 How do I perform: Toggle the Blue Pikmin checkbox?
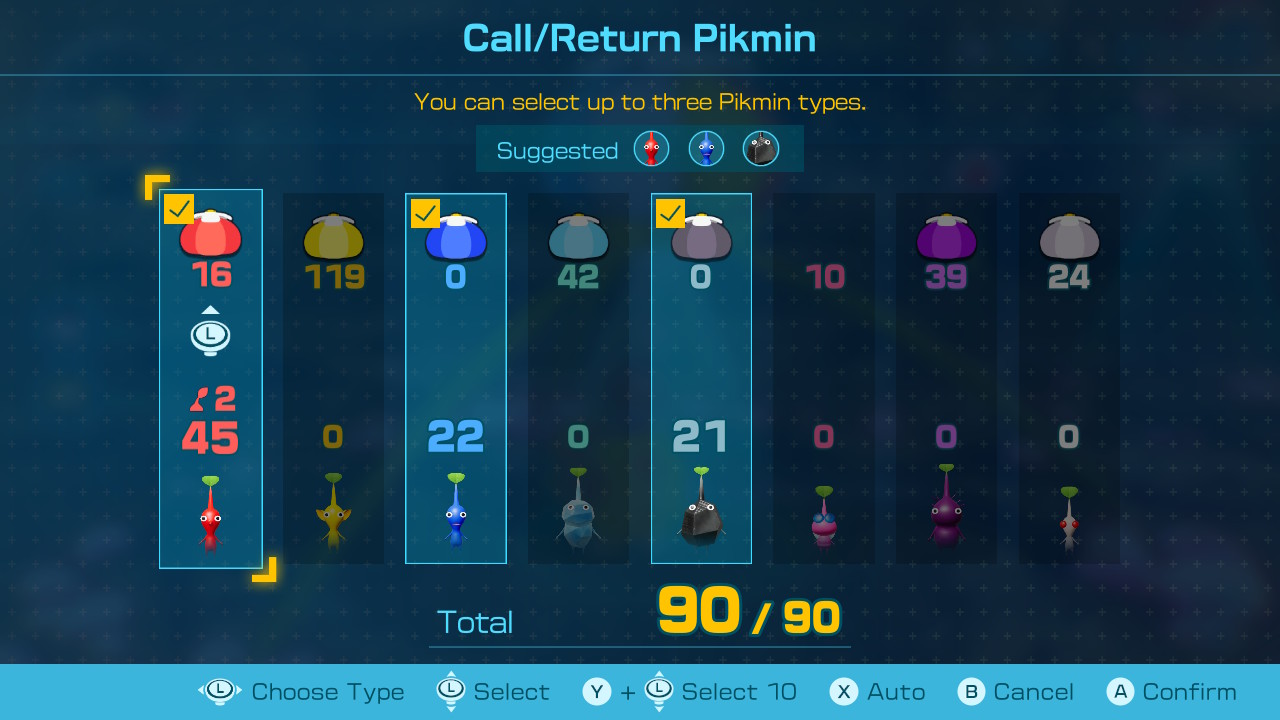click(425, 213)
